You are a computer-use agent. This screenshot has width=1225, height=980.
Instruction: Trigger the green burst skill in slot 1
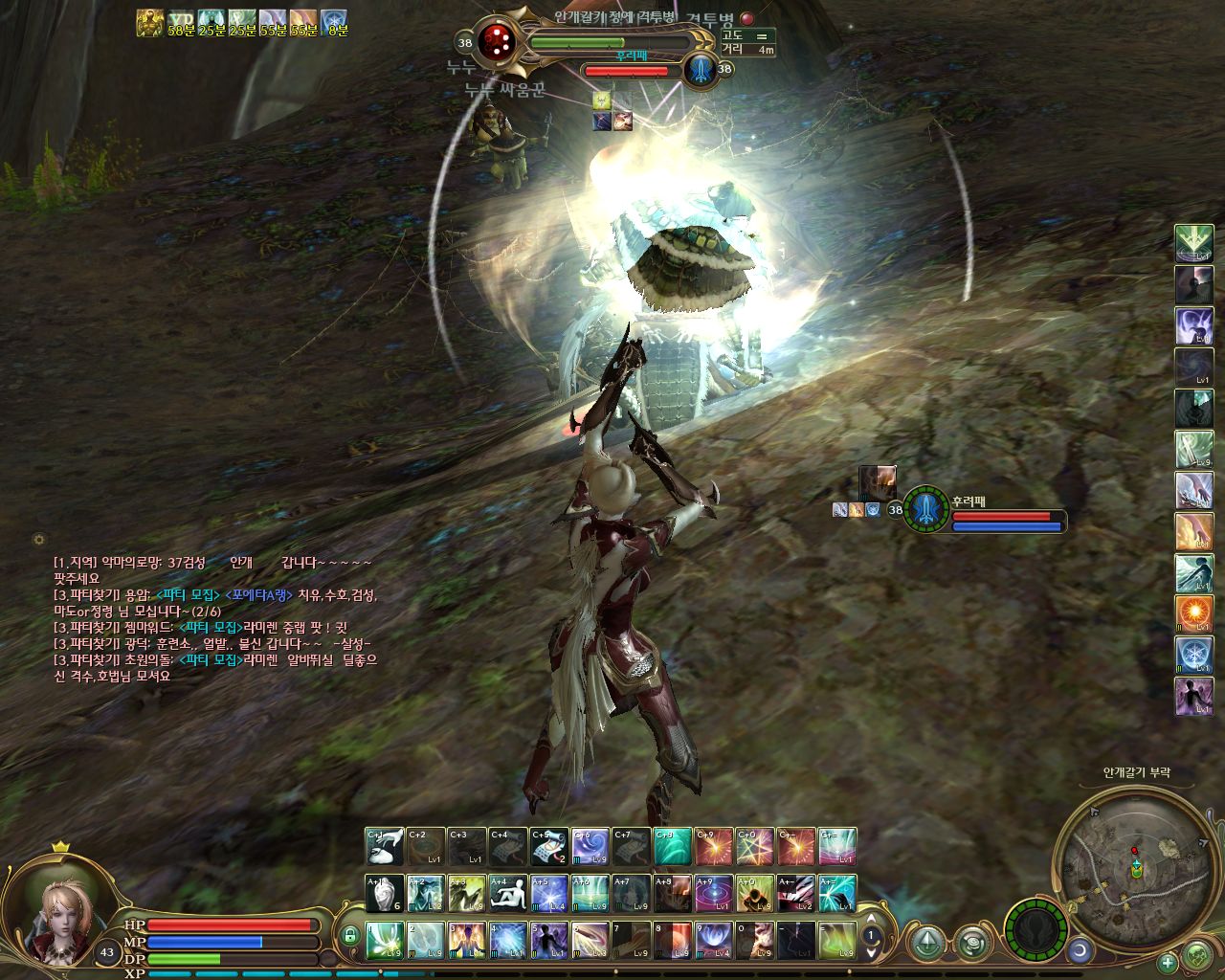[x=385, y=940]
